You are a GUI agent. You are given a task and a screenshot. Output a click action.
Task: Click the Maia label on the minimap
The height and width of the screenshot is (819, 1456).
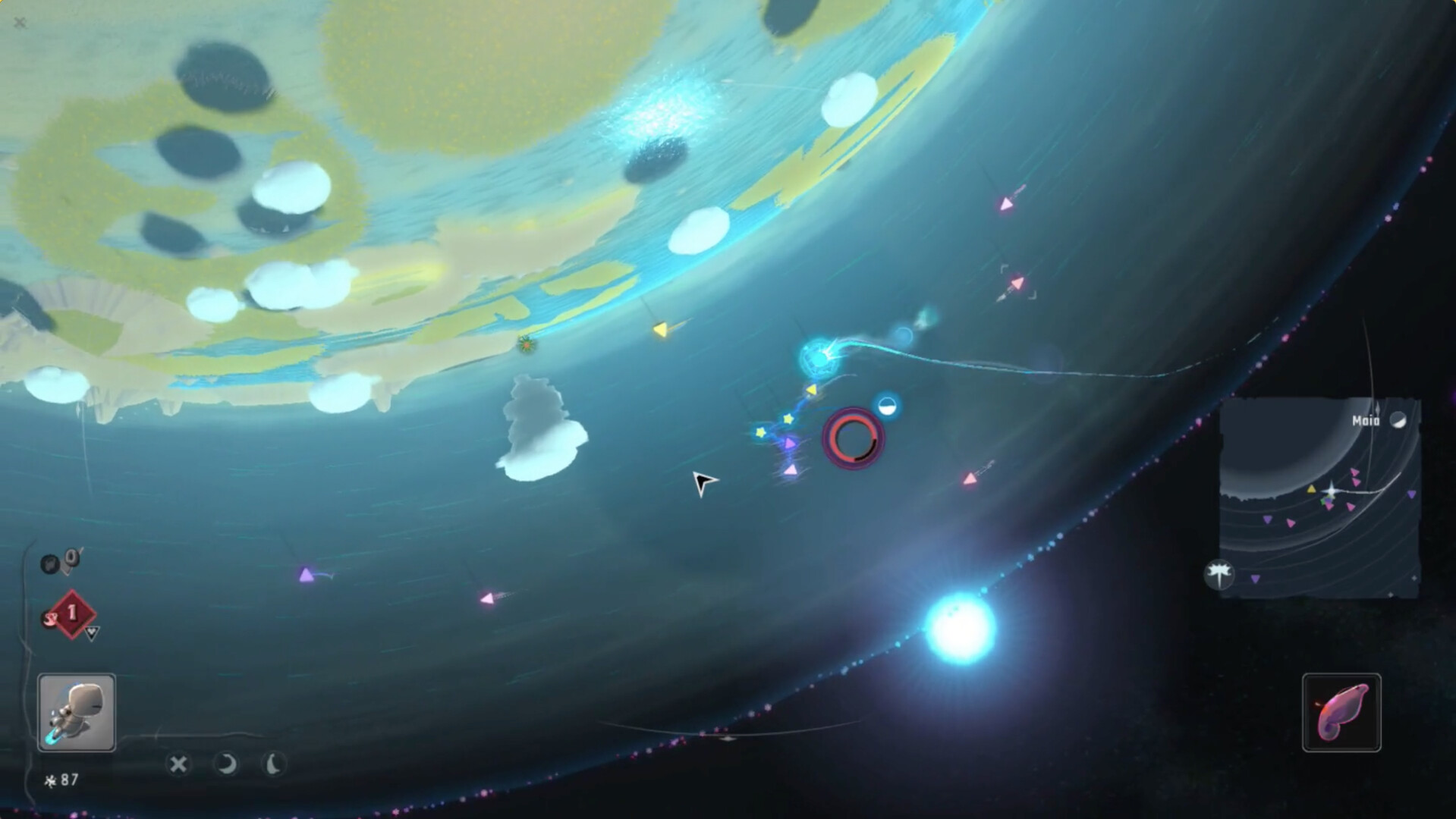pyautogui.click(x=1367, y=419)
